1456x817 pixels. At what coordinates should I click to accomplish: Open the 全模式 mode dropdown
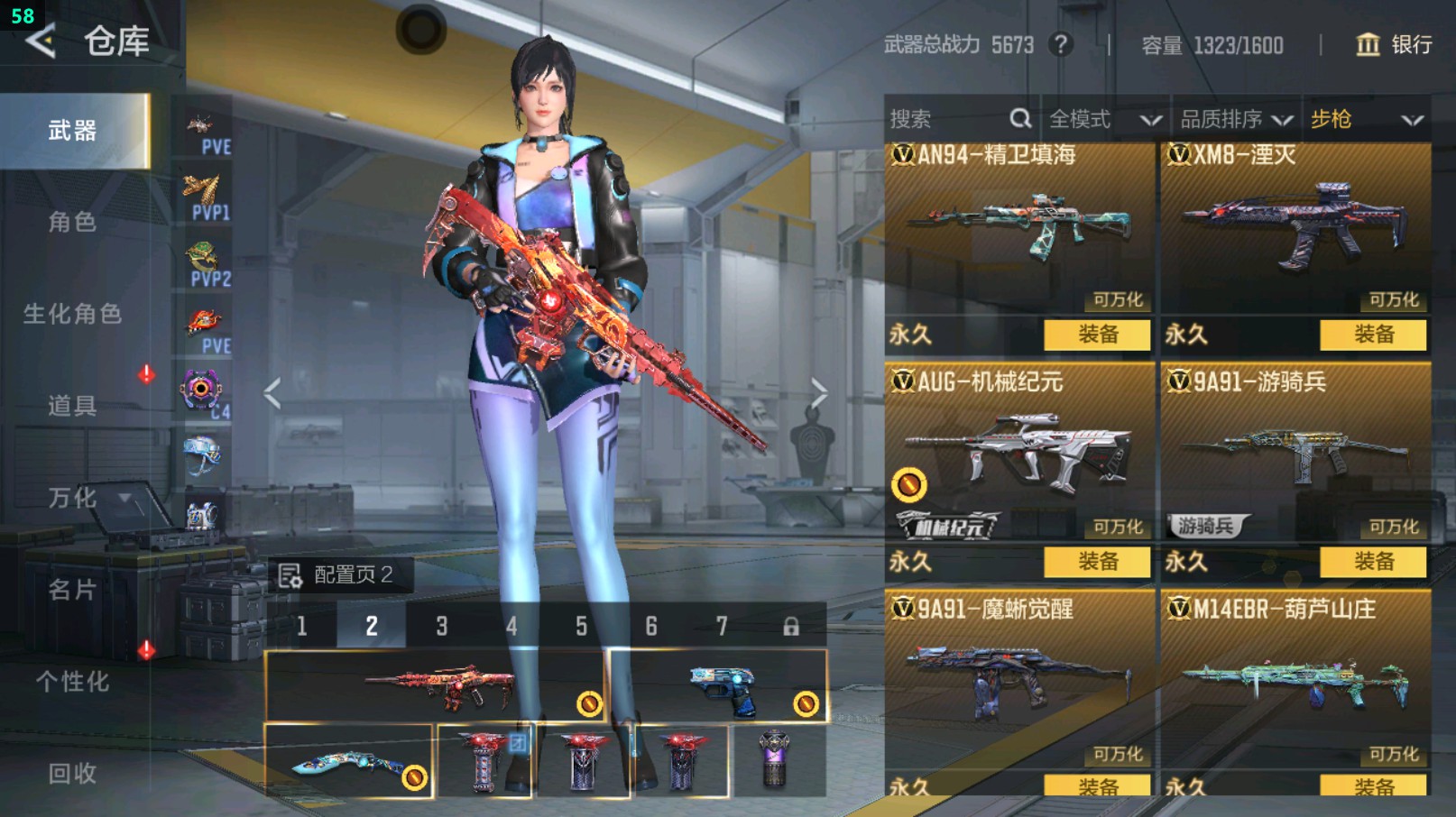(1104, 119)
